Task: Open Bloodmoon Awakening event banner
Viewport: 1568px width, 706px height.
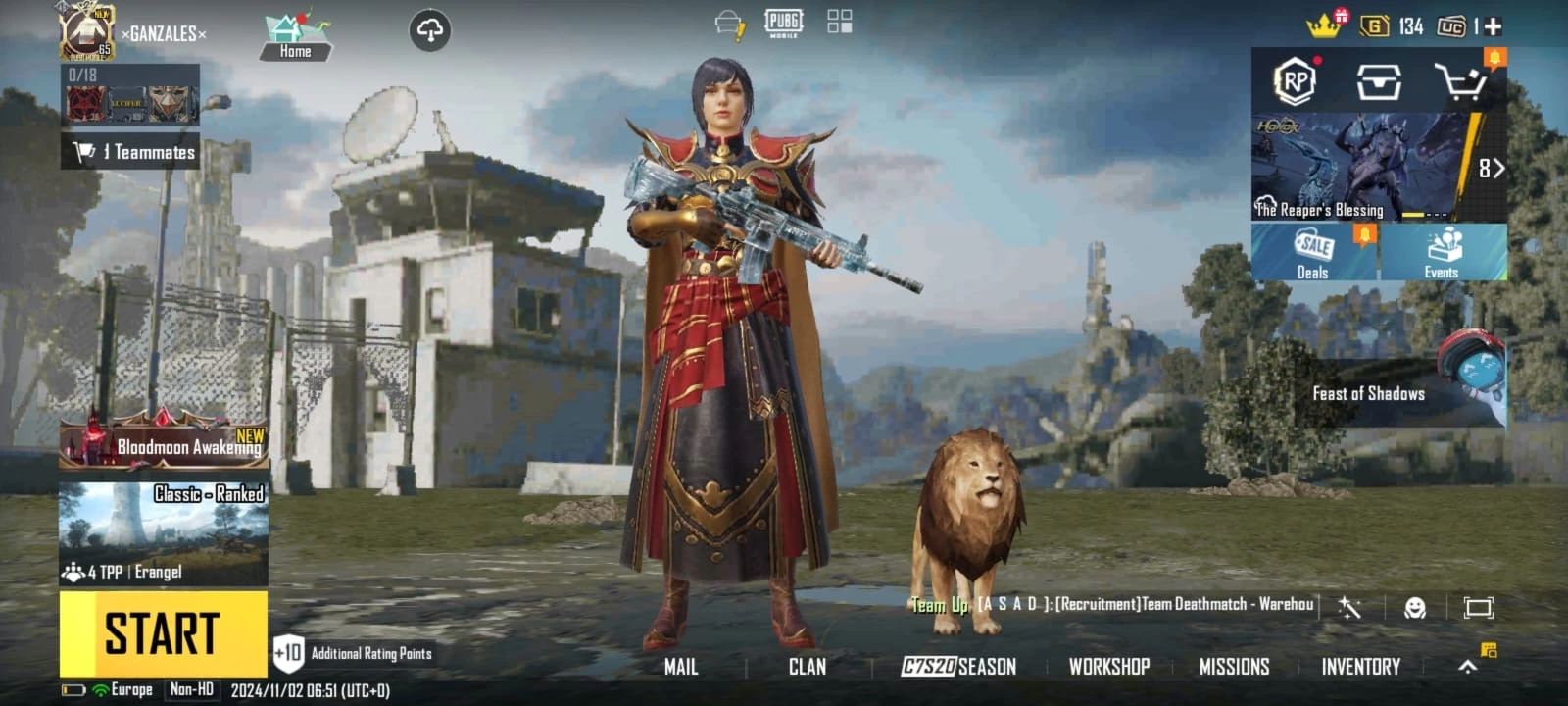Action: click(164, 444)
